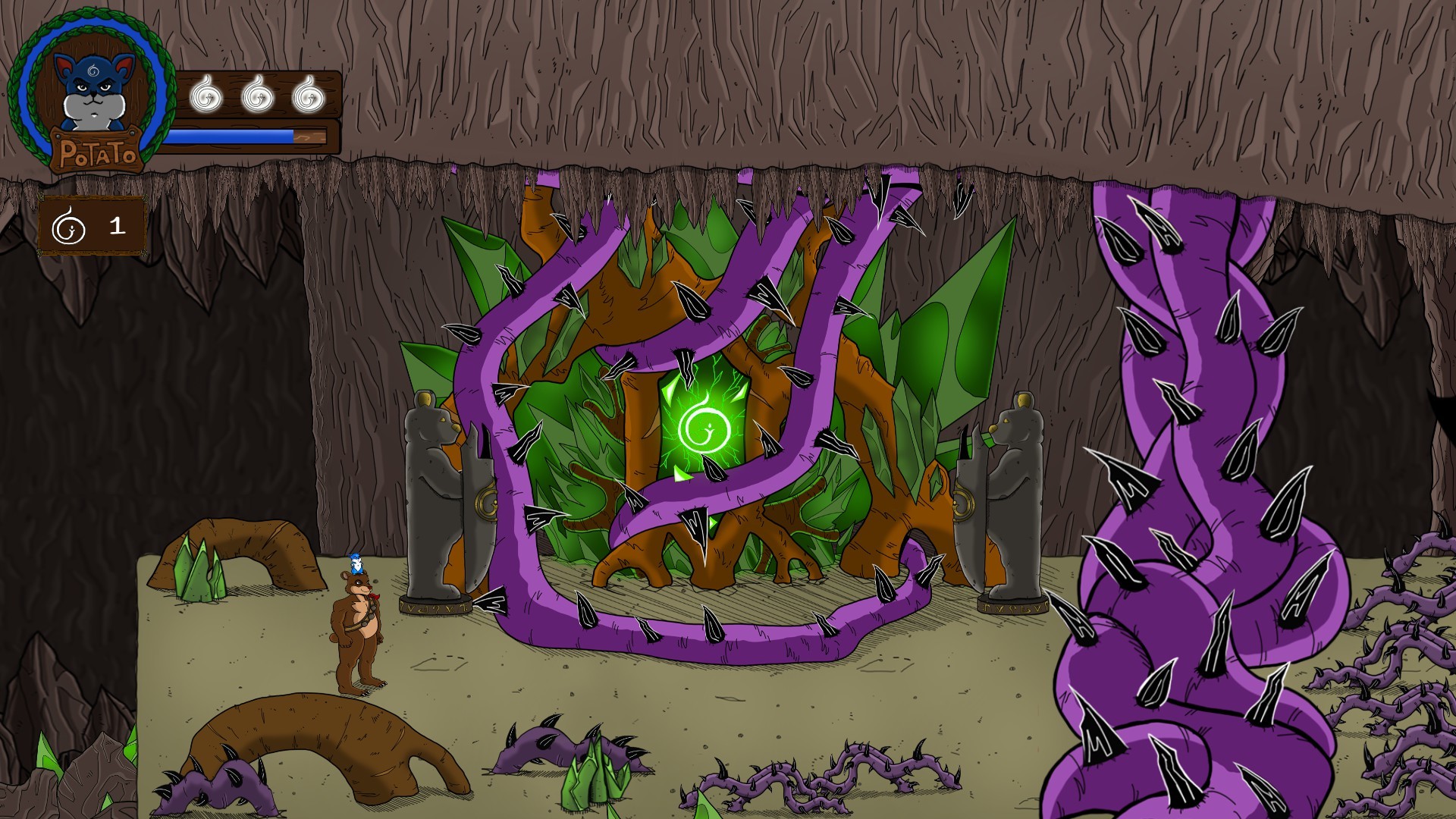Click the golden ring on the right statue
The height and width of the screenshot is (819, 1456).
point(964,503)
